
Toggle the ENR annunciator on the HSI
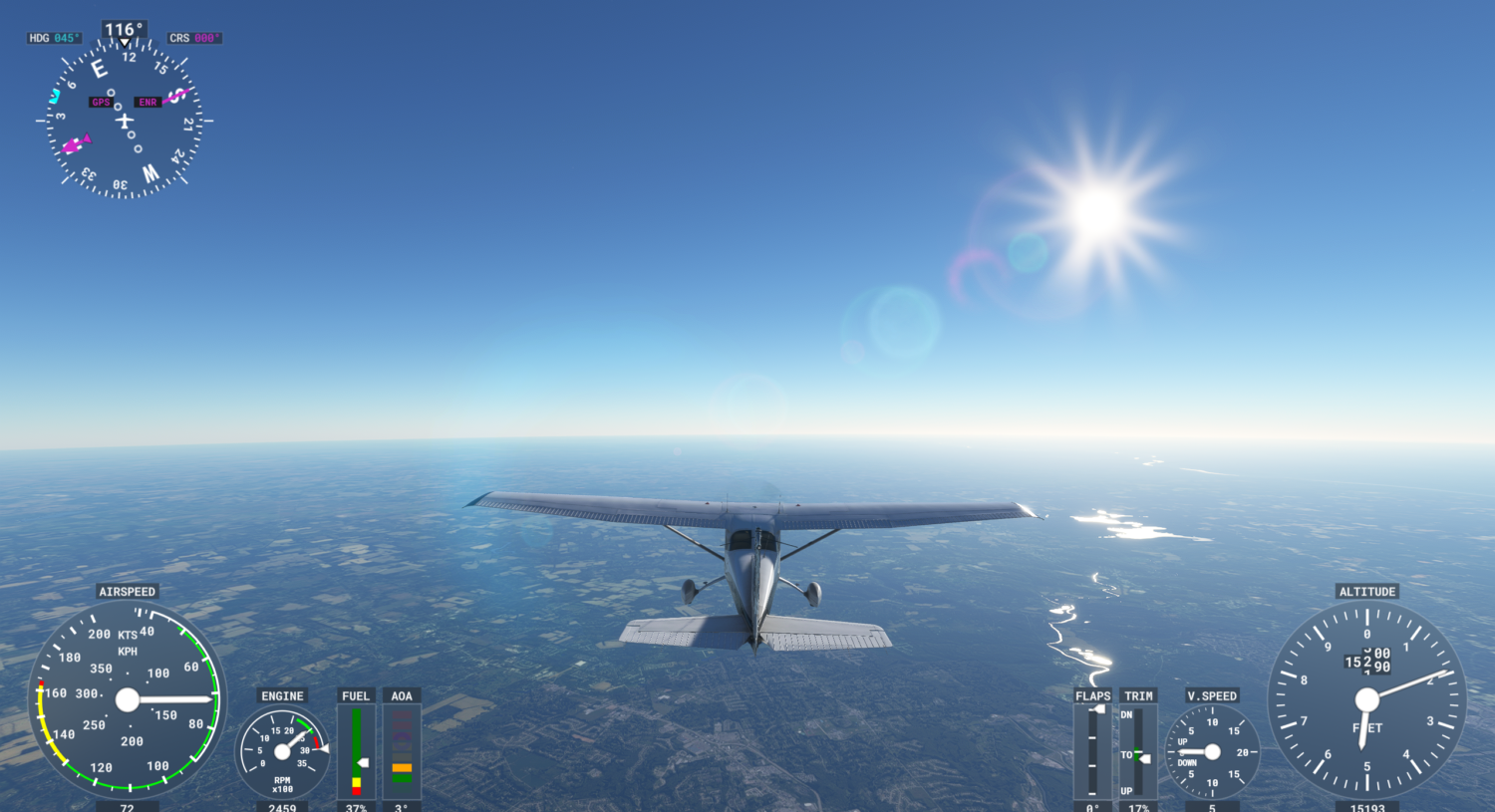coord(147,102)
